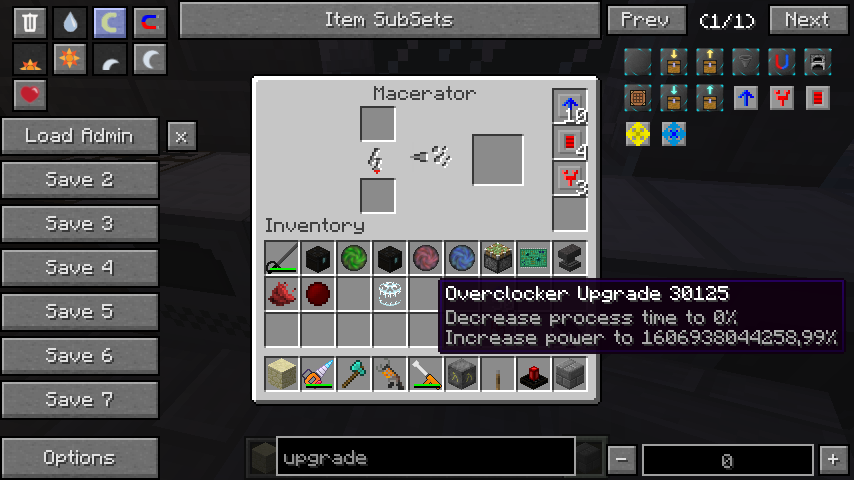Go to the Next item page
This screenshot has height=480, width=854.
tap(807, 20)
